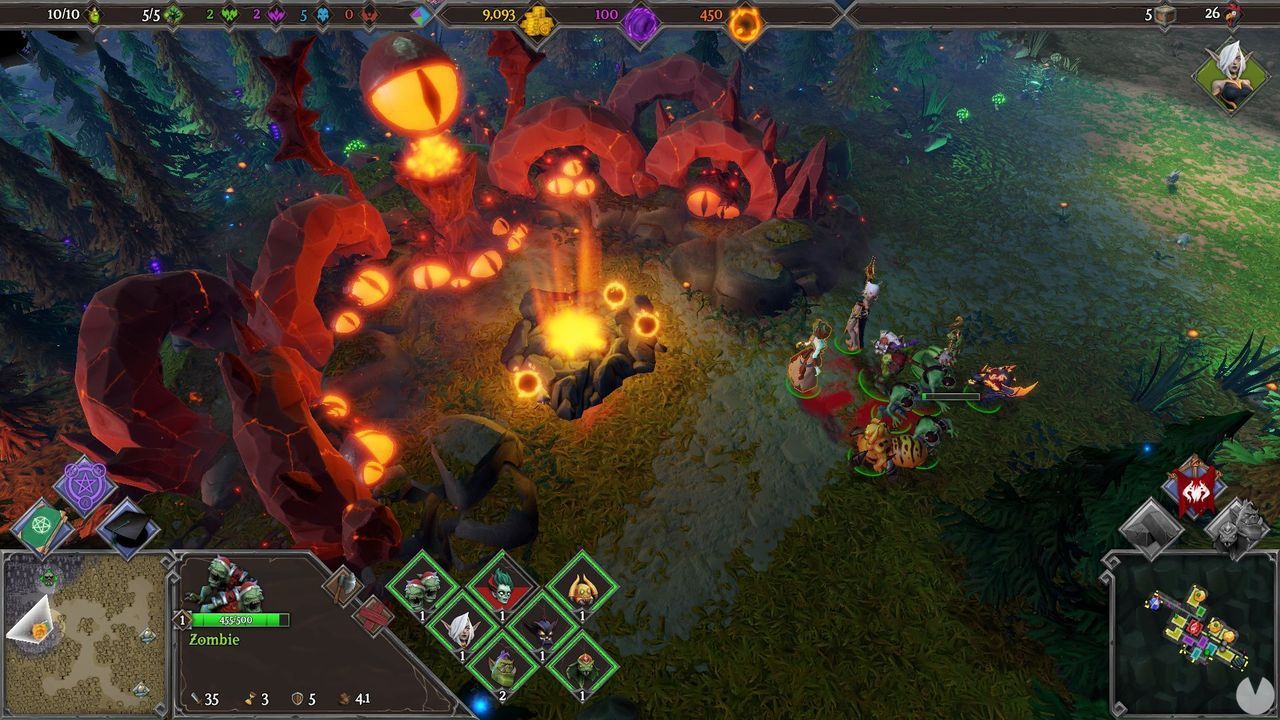Click the yellow flag marker on the bottom-left minimap

(38, 629)
